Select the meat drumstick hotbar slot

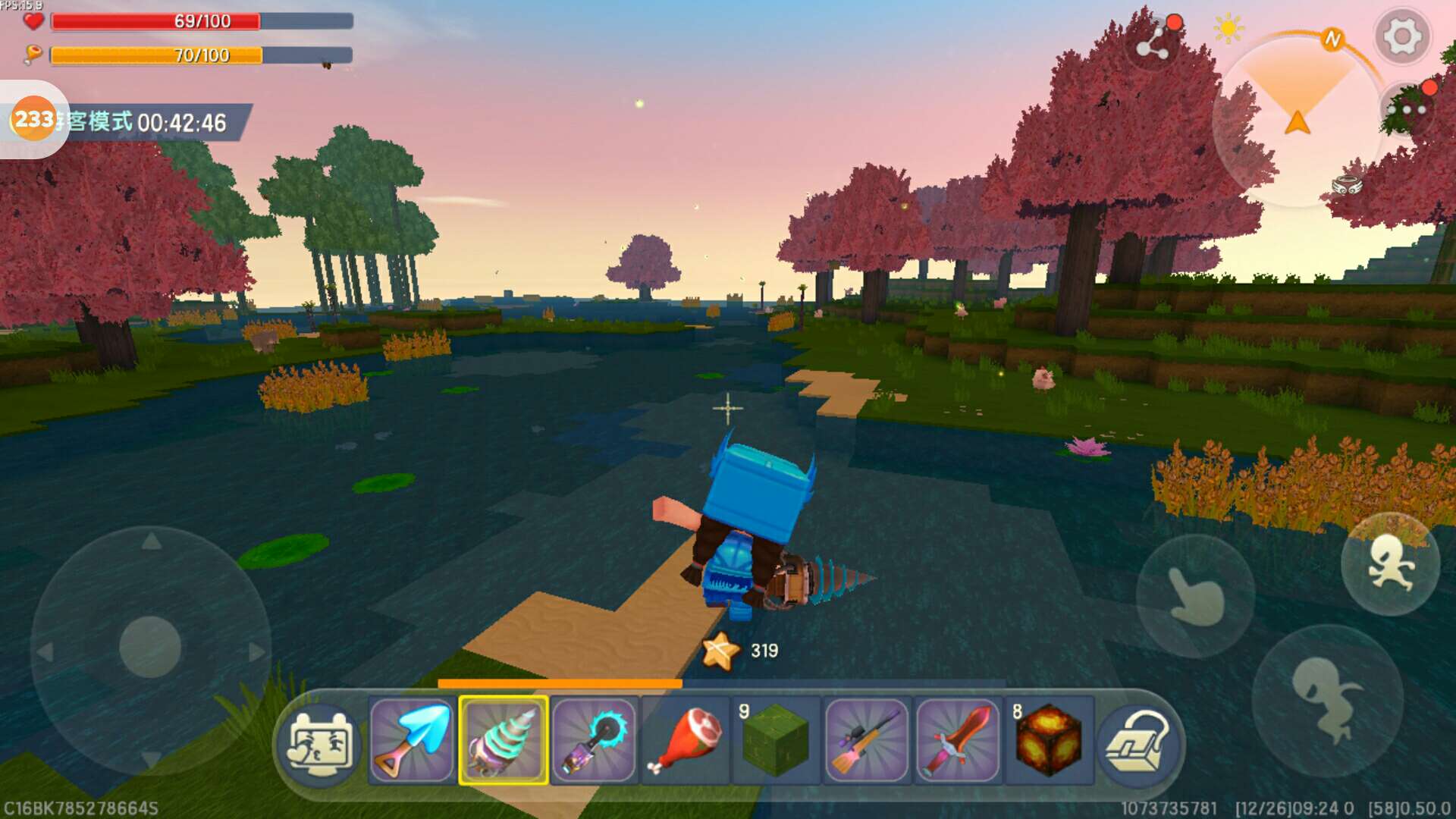(685, 741)
